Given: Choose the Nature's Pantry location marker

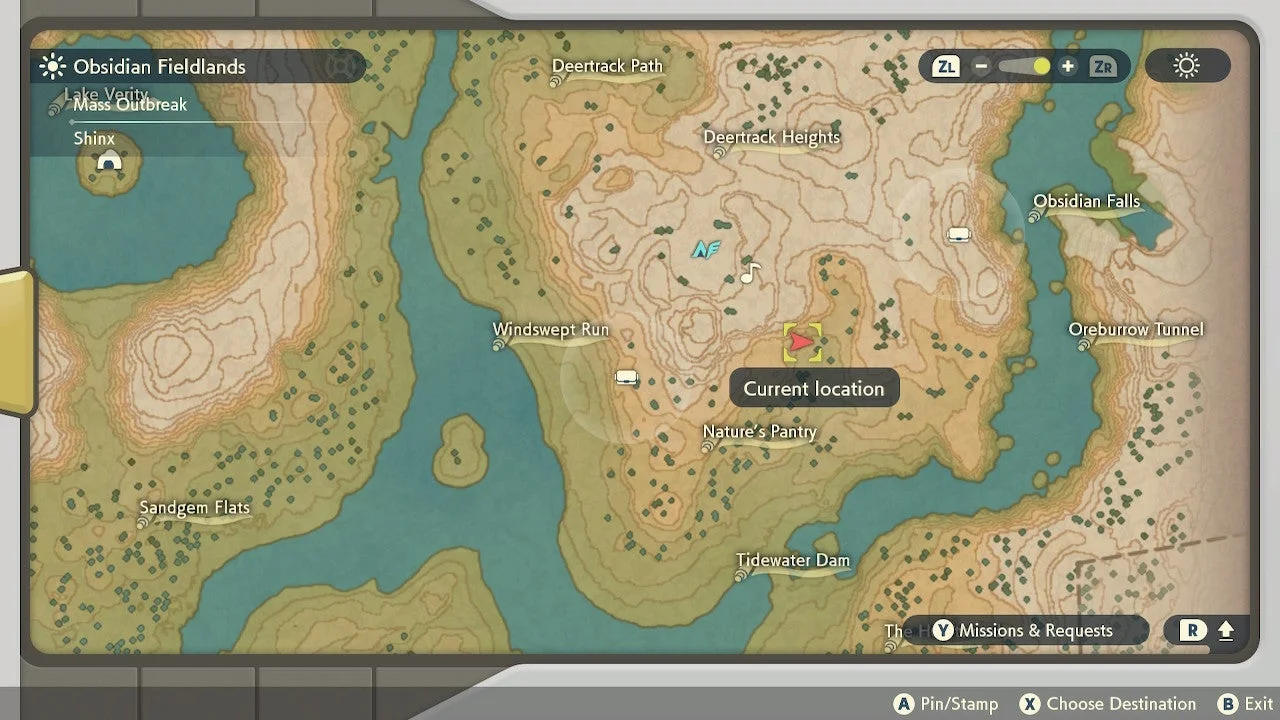Looking at the screenshot, I should [x=759, y=433].
